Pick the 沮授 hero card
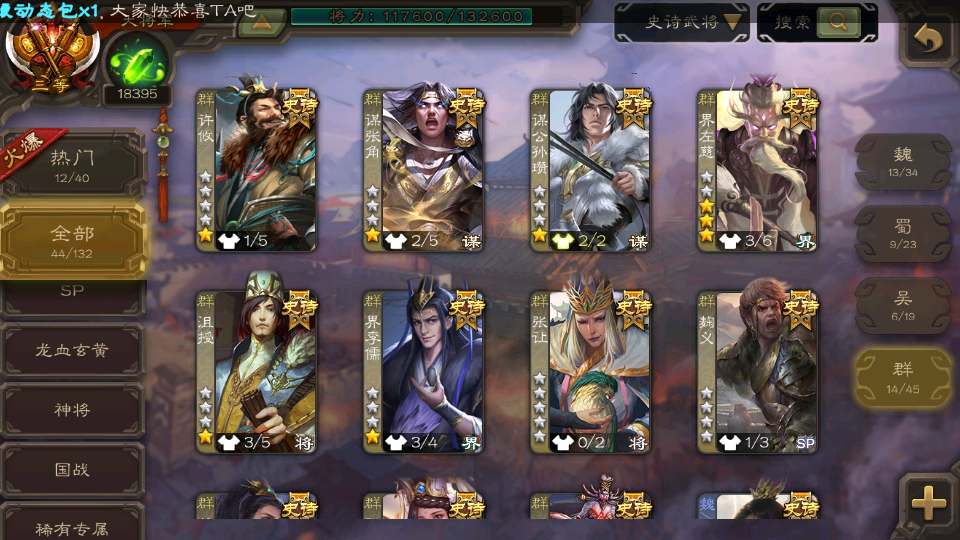 tap(256, 371)
